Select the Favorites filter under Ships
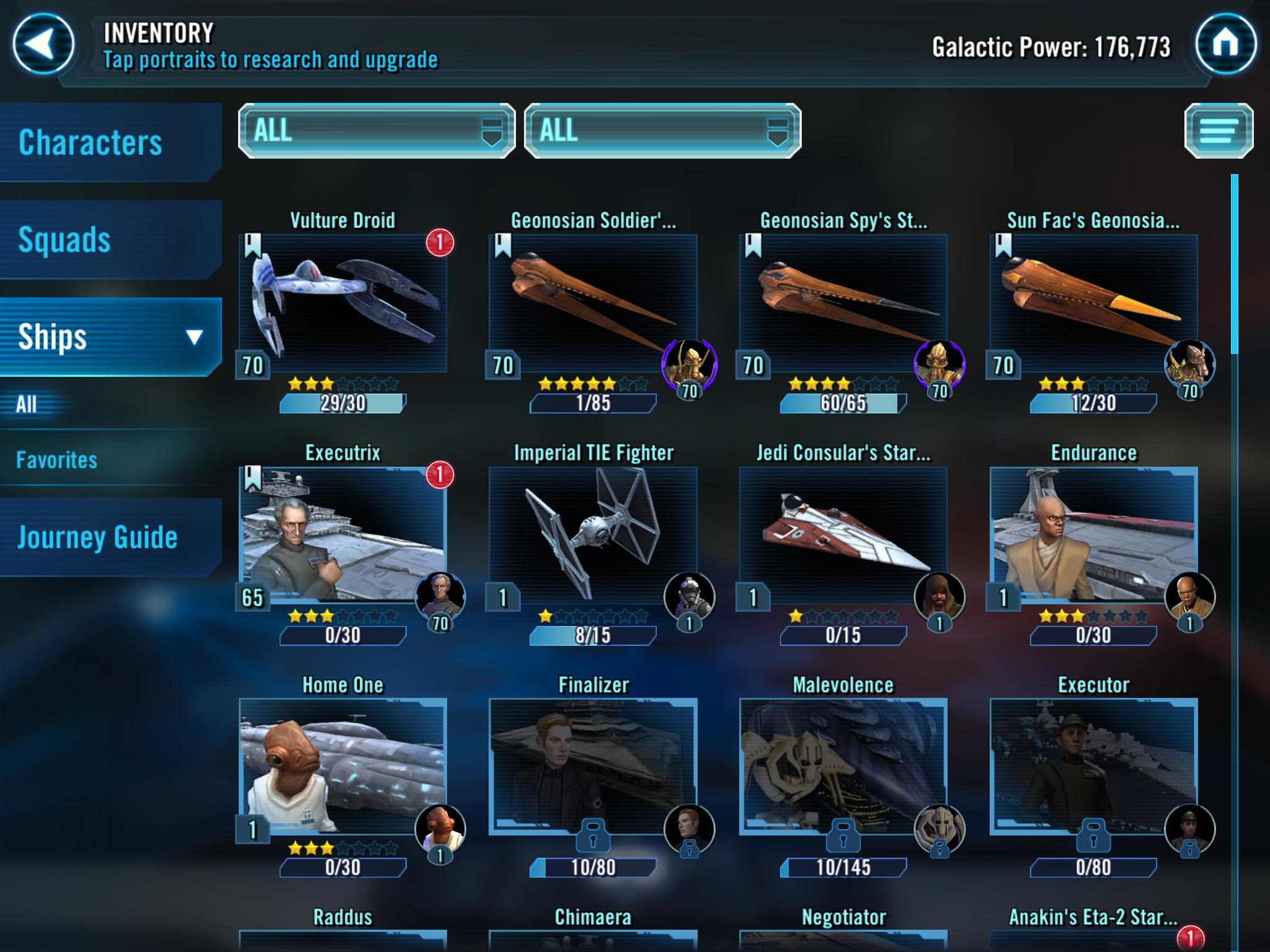Image resolution: width=1270 pixels, height=952 pixels. [x=56, y=461]
